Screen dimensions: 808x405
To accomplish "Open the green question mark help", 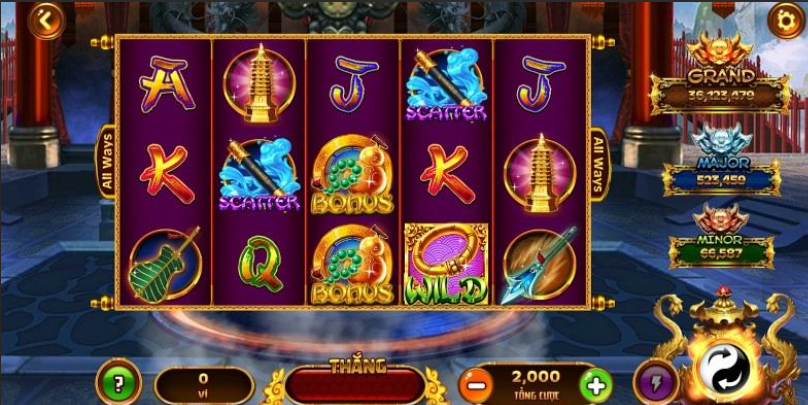I will (118, 383).
